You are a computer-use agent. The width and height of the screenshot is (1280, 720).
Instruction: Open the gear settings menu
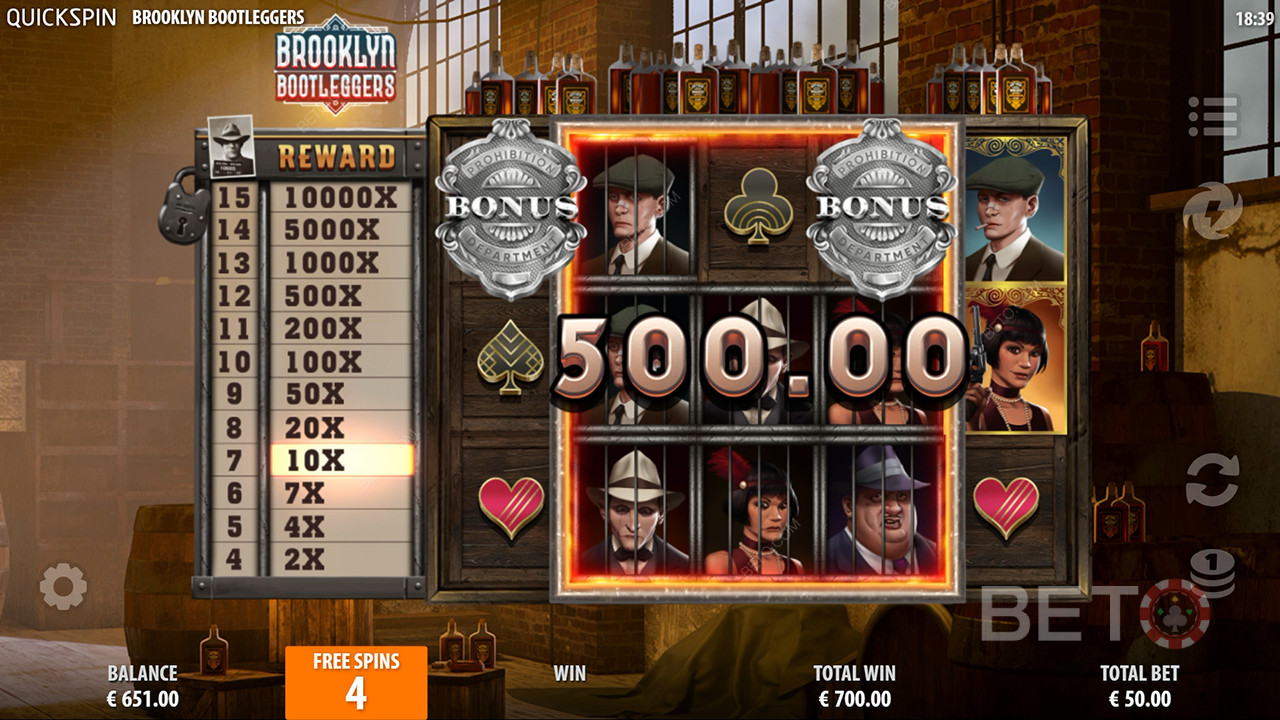[x=63, y=587]
